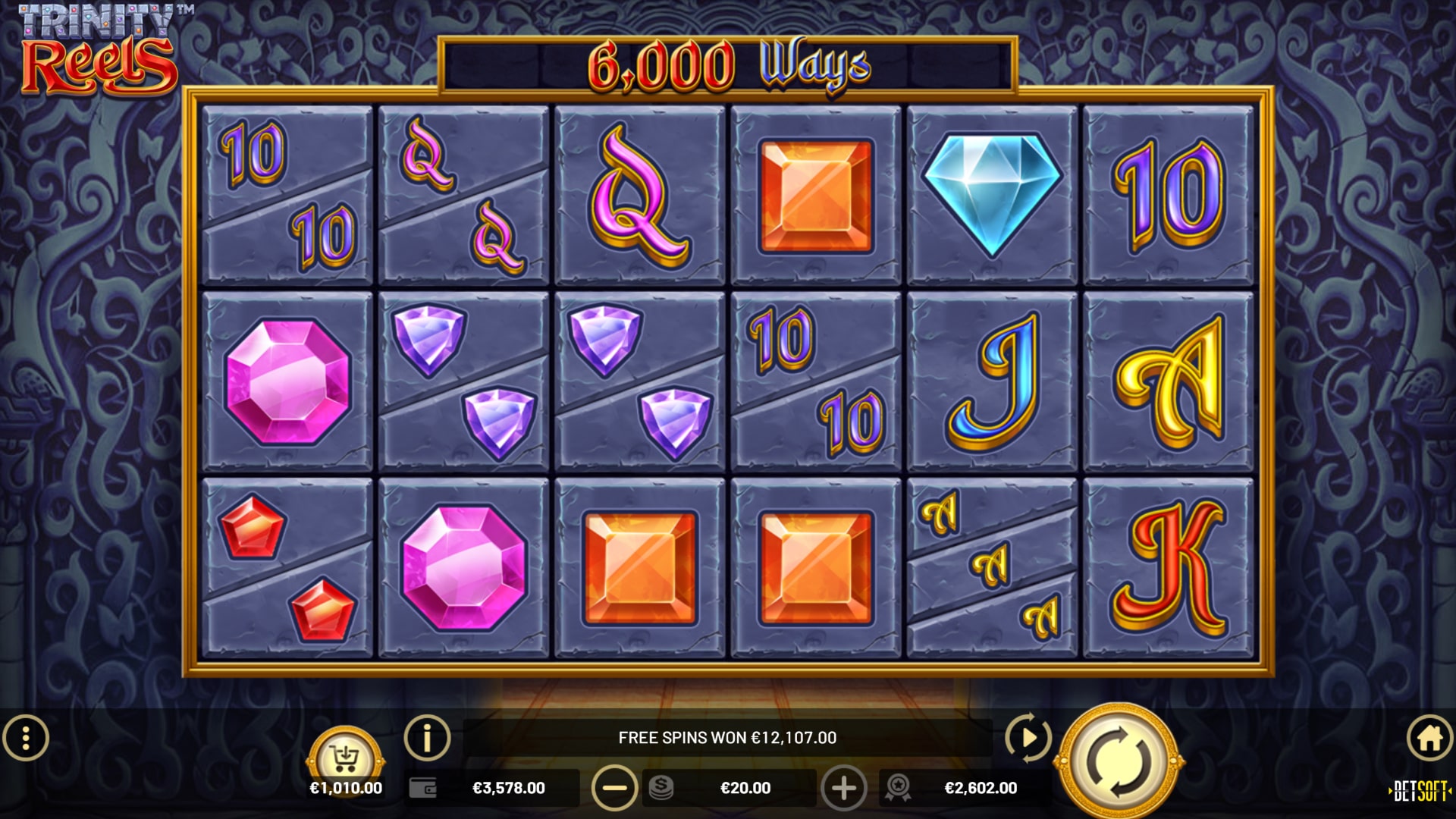Show the game info paytable
Screen dimensions: 1456x819
pos(427,737)
